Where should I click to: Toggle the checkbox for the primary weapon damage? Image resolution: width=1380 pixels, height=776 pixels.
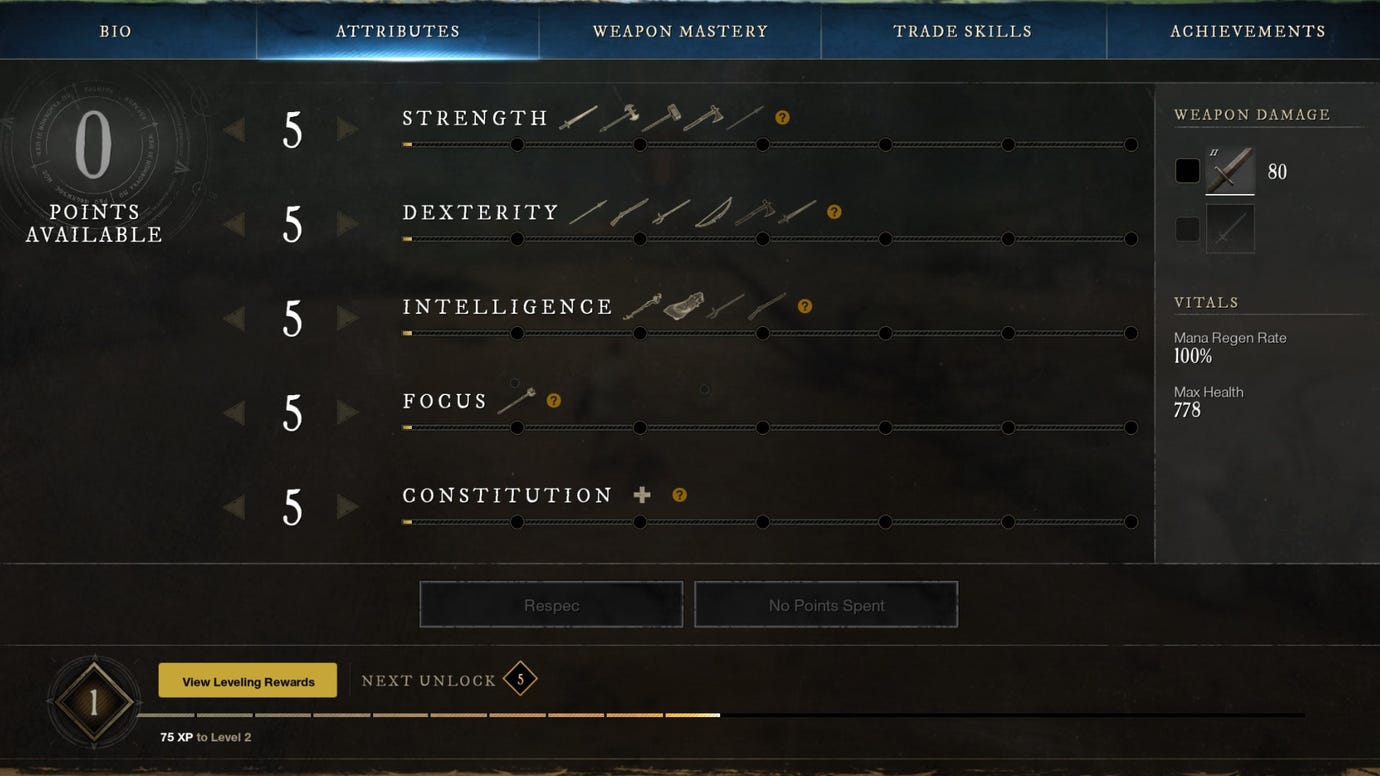1187,170
